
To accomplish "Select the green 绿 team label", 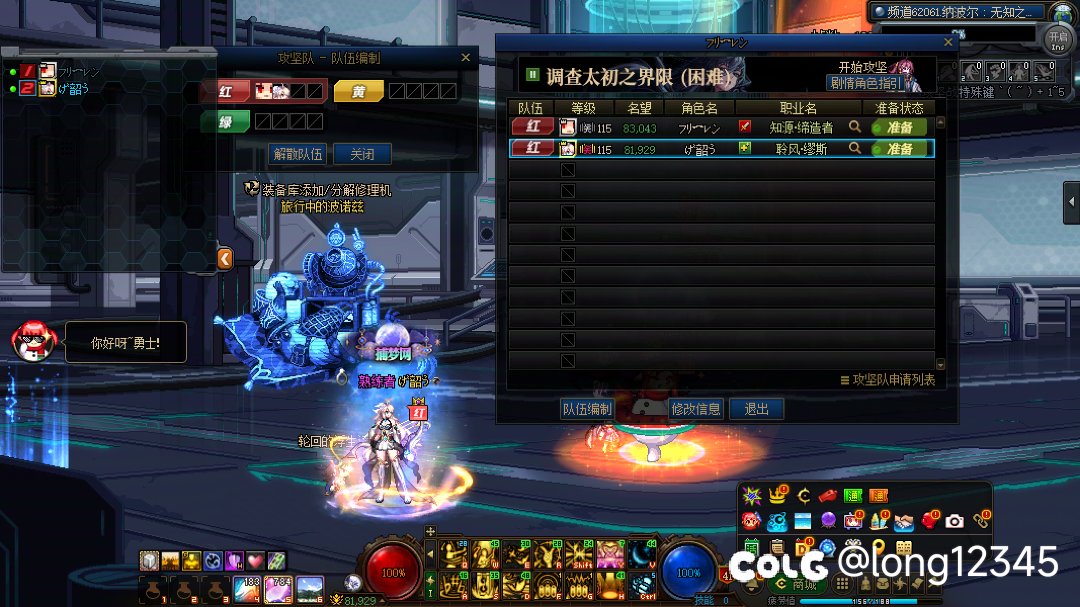I will pyautogui.click(x=225, y=121).
